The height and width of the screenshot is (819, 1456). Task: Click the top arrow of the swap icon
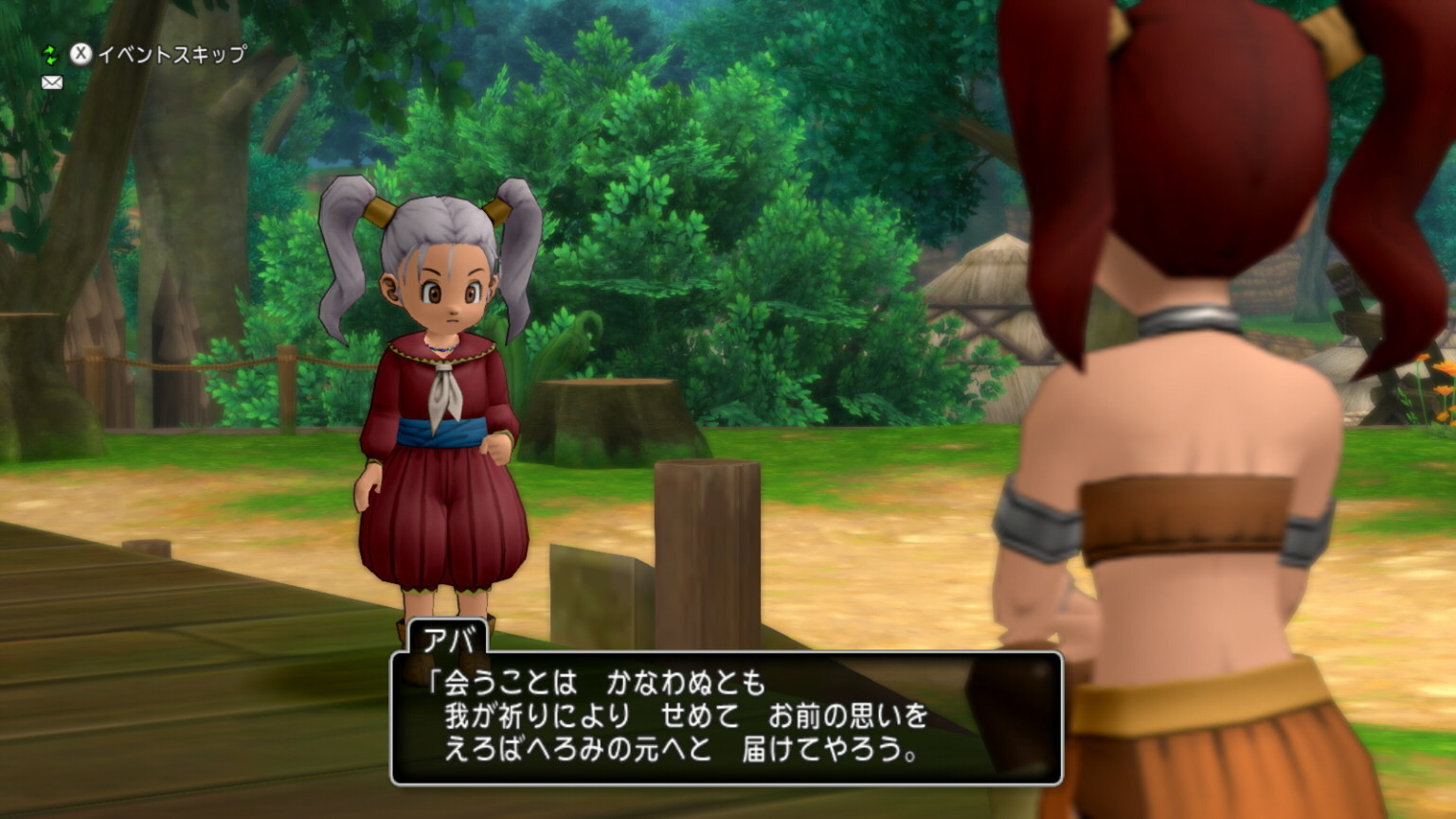[49, 48]
